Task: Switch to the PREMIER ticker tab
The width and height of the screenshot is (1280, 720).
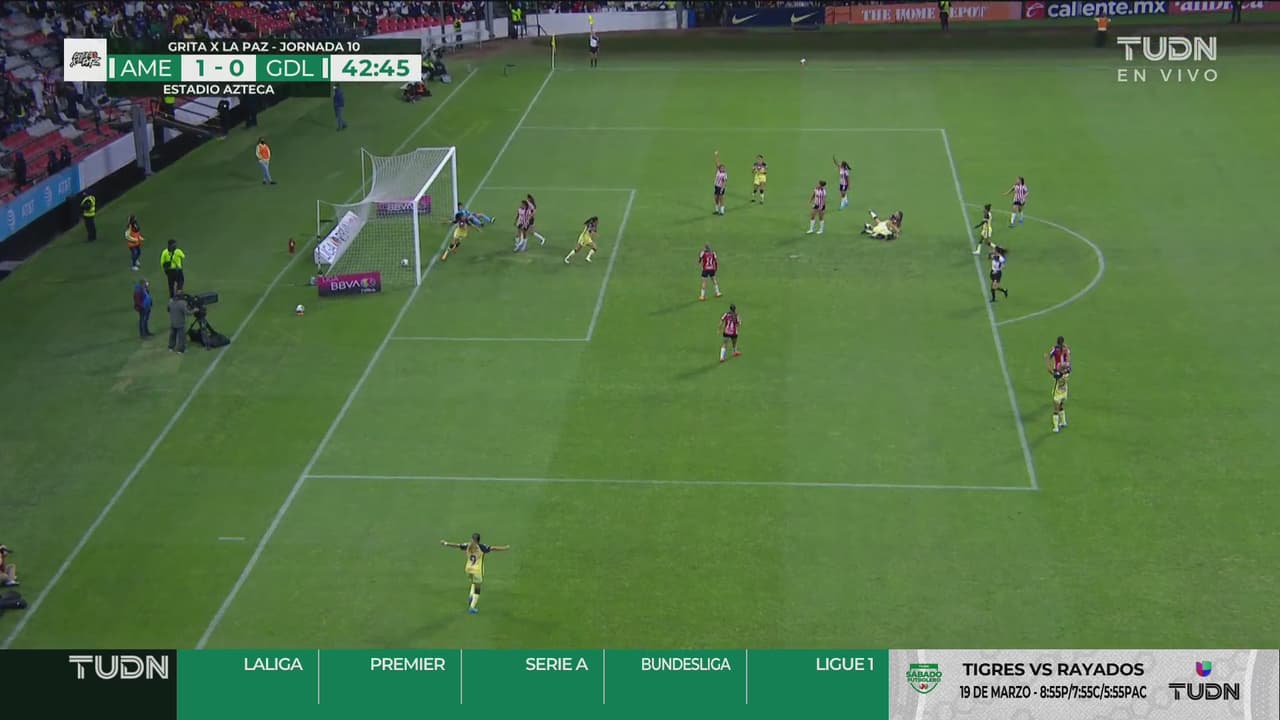Action: 407,665
